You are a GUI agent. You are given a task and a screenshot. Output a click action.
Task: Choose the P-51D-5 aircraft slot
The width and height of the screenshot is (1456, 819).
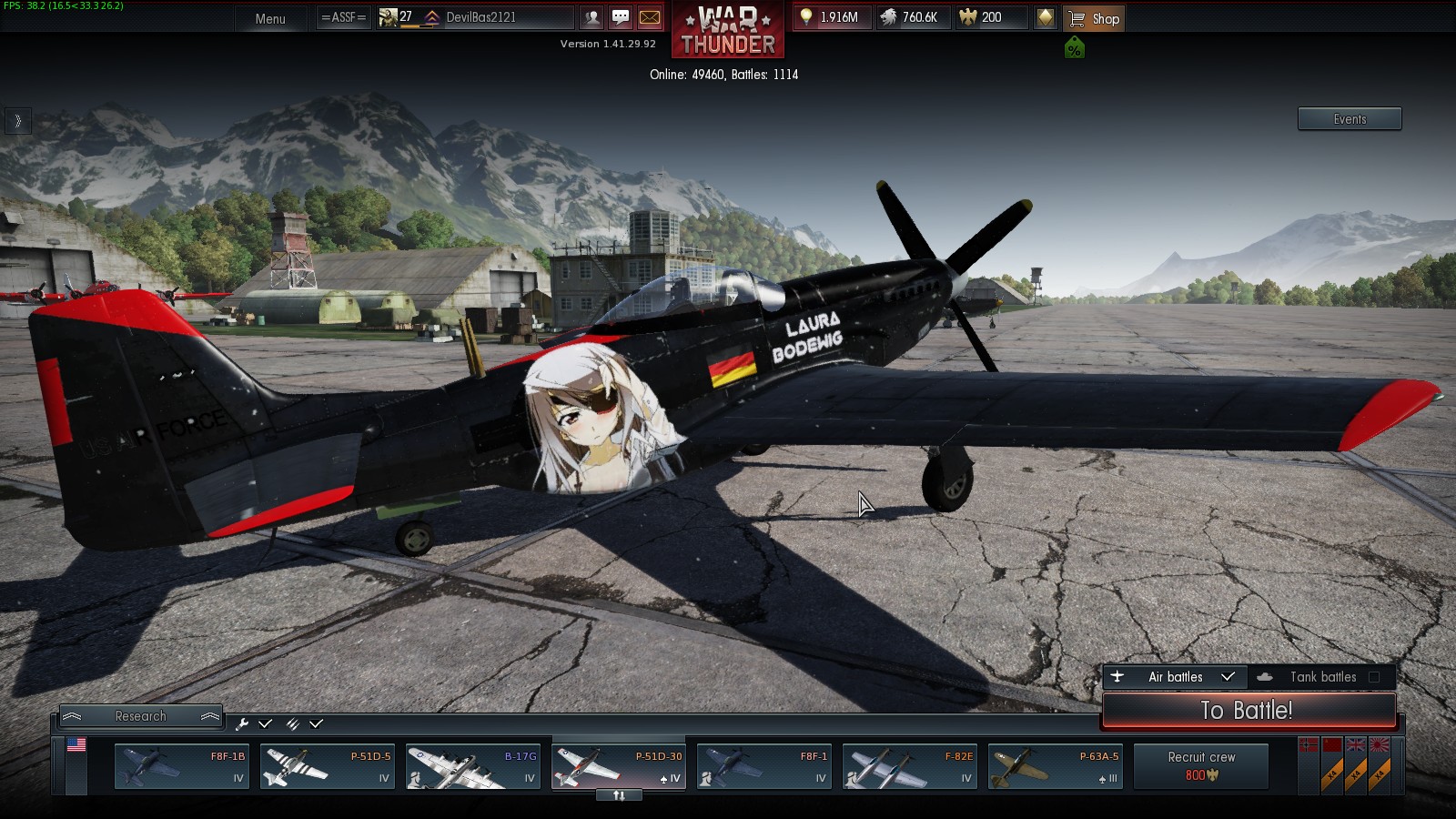click(x=328, y=766)
